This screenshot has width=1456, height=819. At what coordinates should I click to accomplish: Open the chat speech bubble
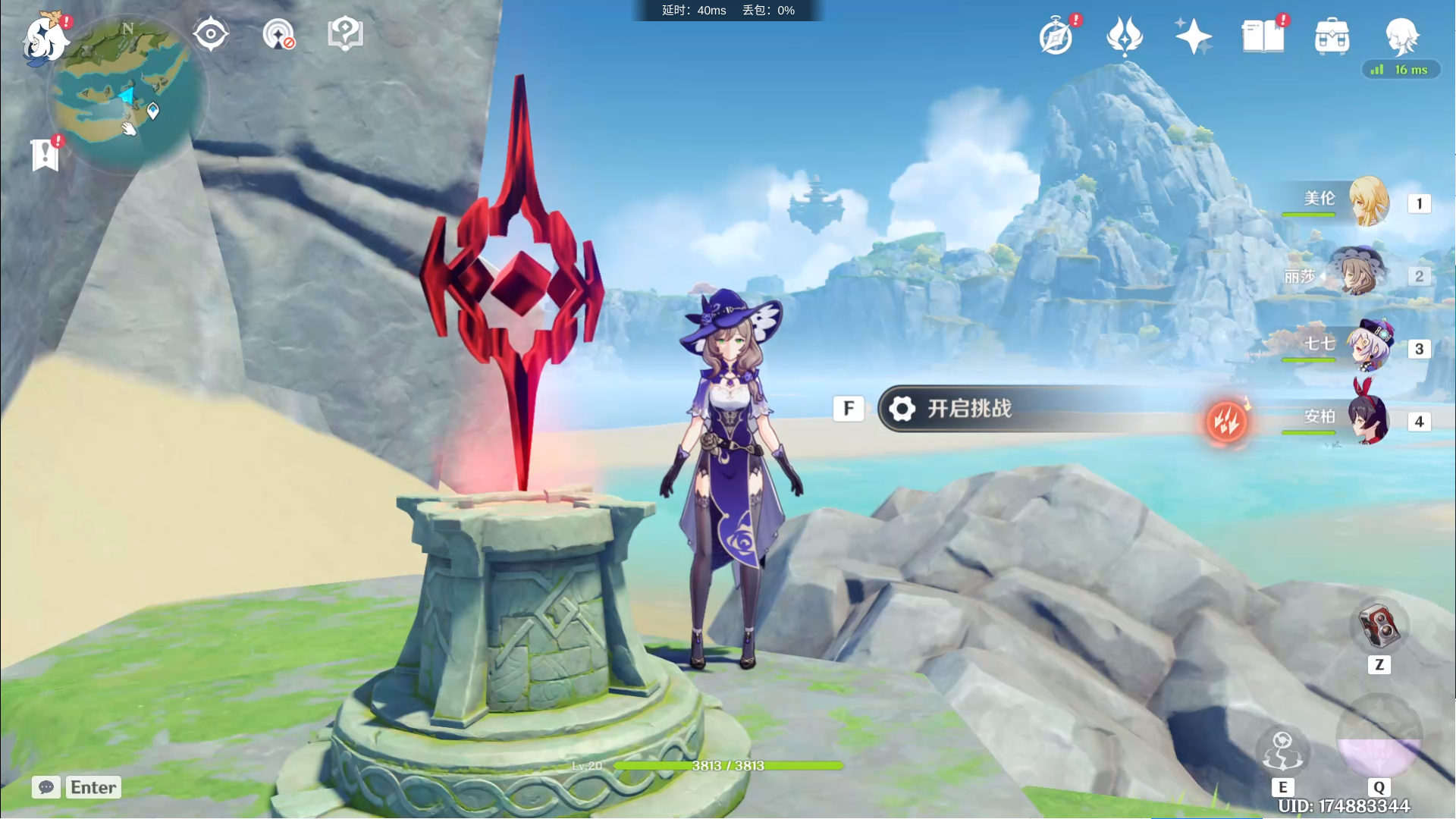[x=46, y=787]
